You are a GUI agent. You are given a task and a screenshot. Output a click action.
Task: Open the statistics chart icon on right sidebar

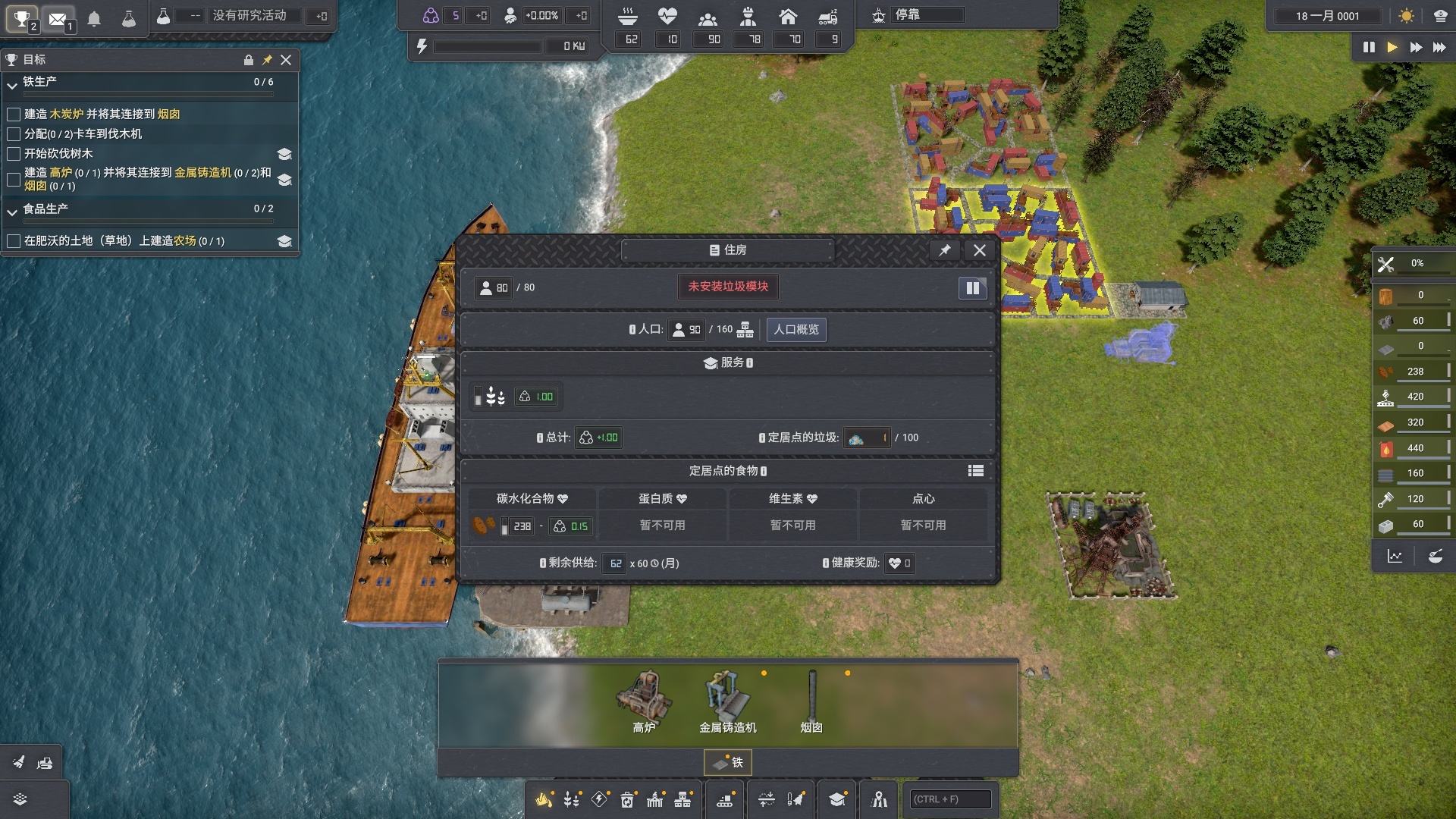[1395, 556]
